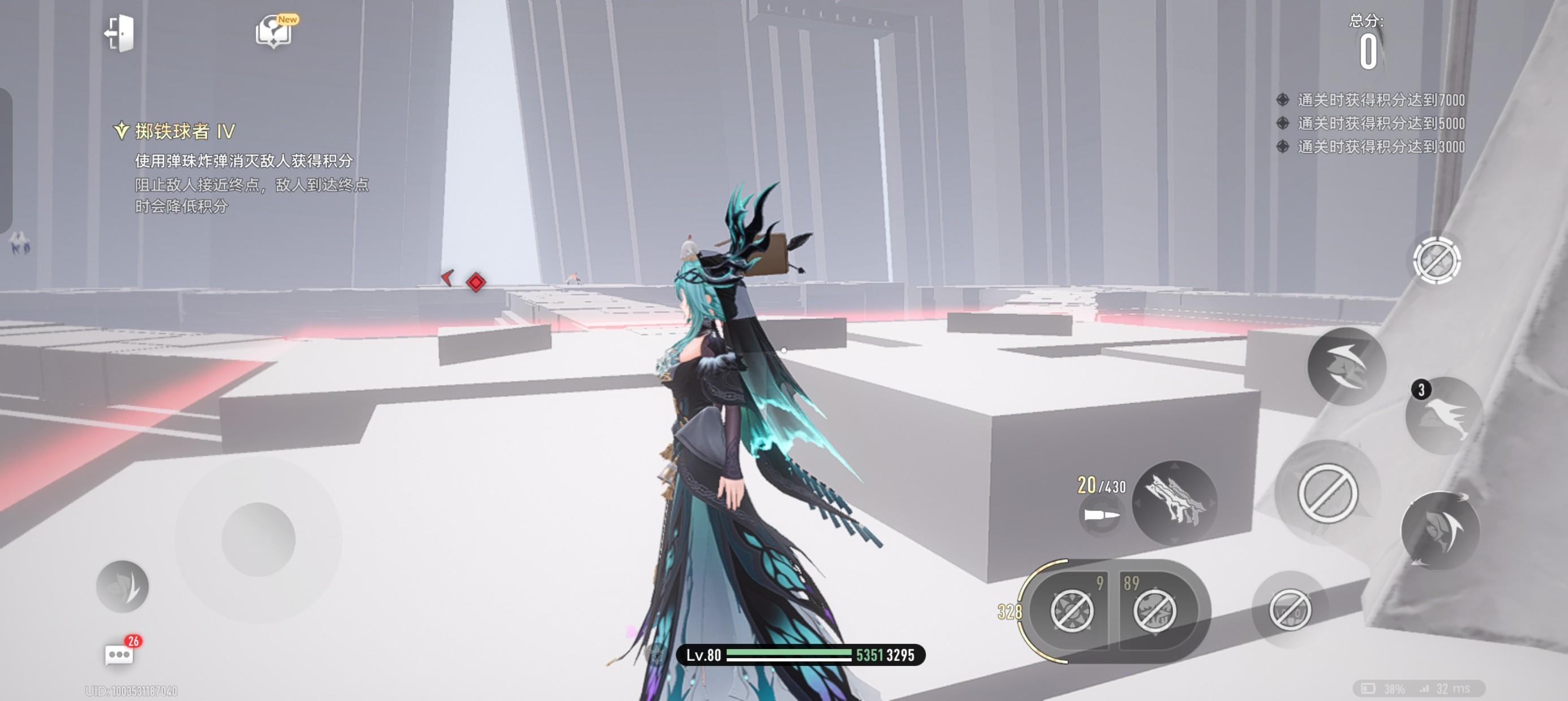
Task: Tap the disabled weapon slot numbered 9
Action: click(1072, 610)
